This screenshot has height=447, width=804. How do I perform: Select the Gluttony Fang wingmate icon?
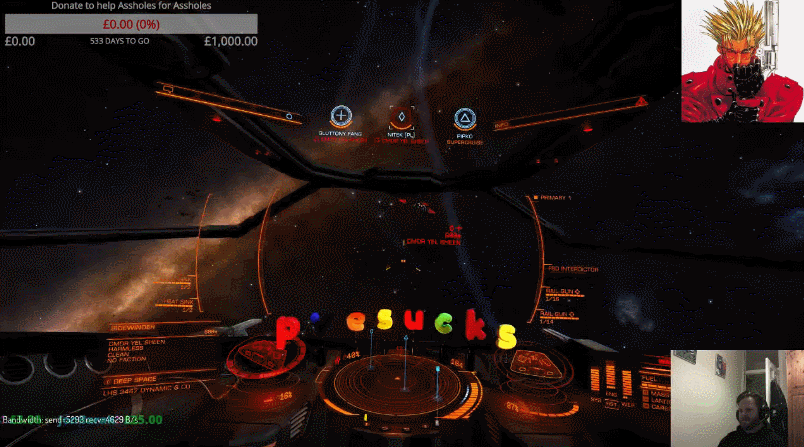(341, 117)
